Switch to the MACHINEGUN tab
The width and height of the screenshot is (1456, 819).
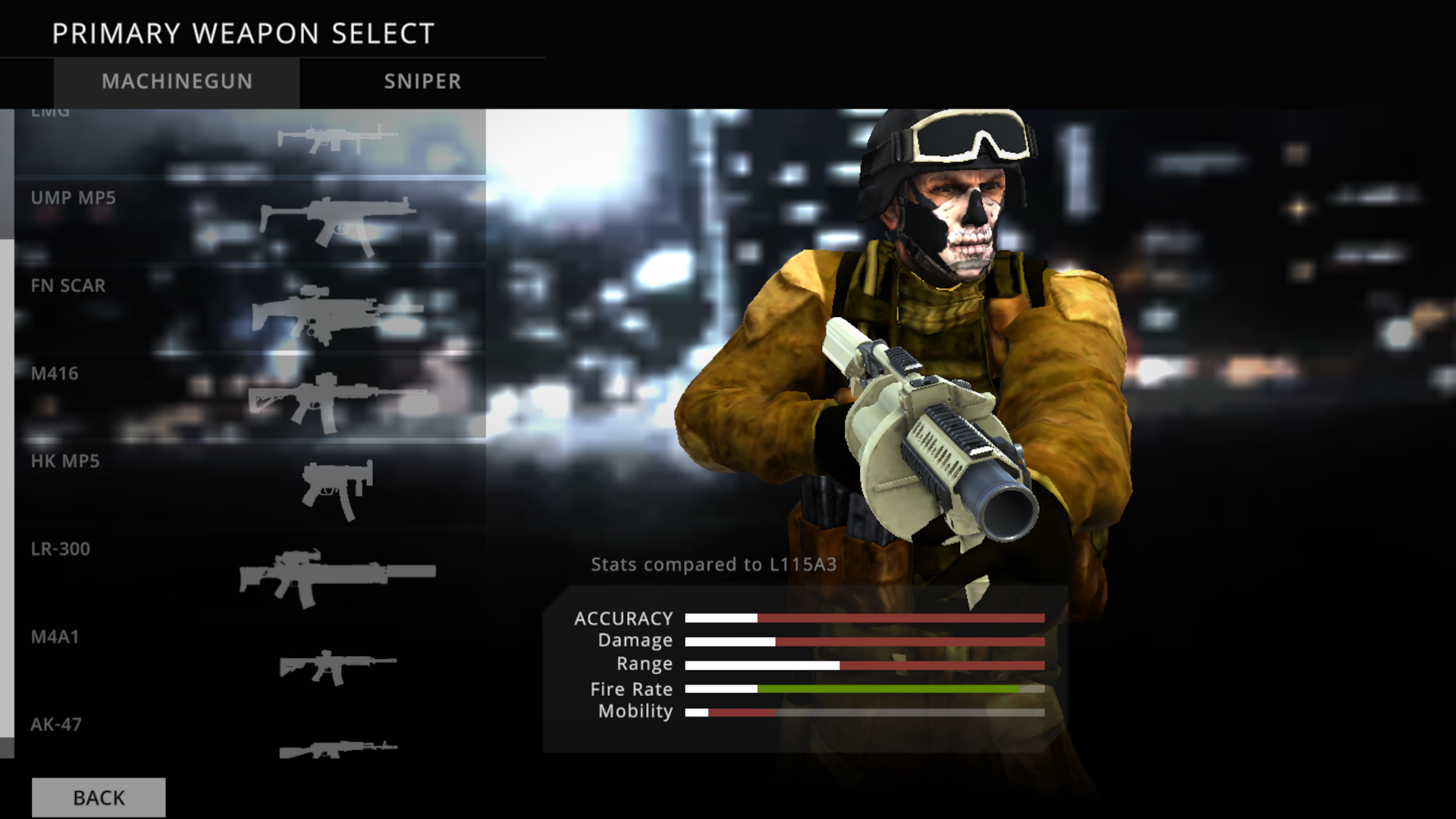[x=177, y=82]
